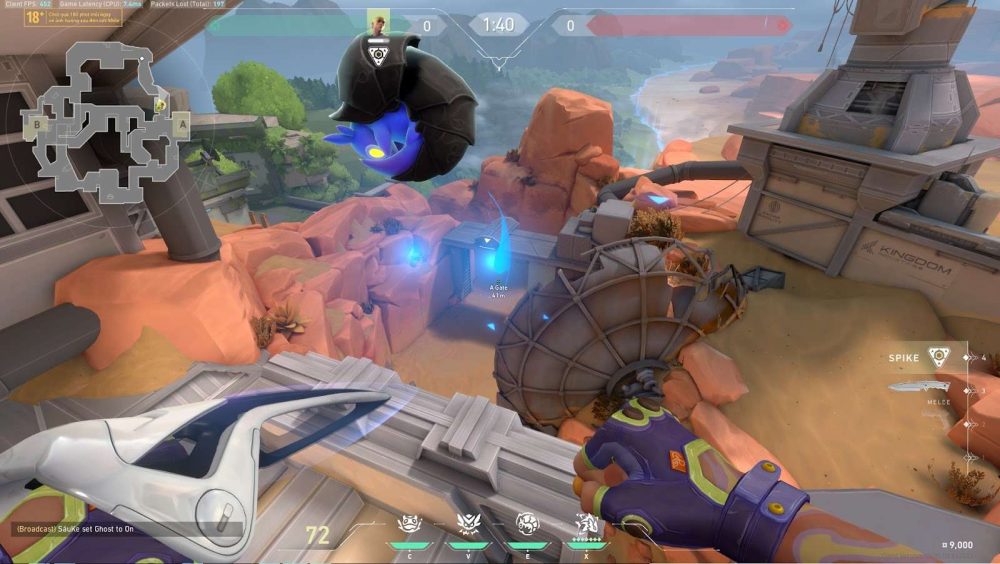
Task: Activate the Wingman ability icon
Action: [x=465, y=524]
